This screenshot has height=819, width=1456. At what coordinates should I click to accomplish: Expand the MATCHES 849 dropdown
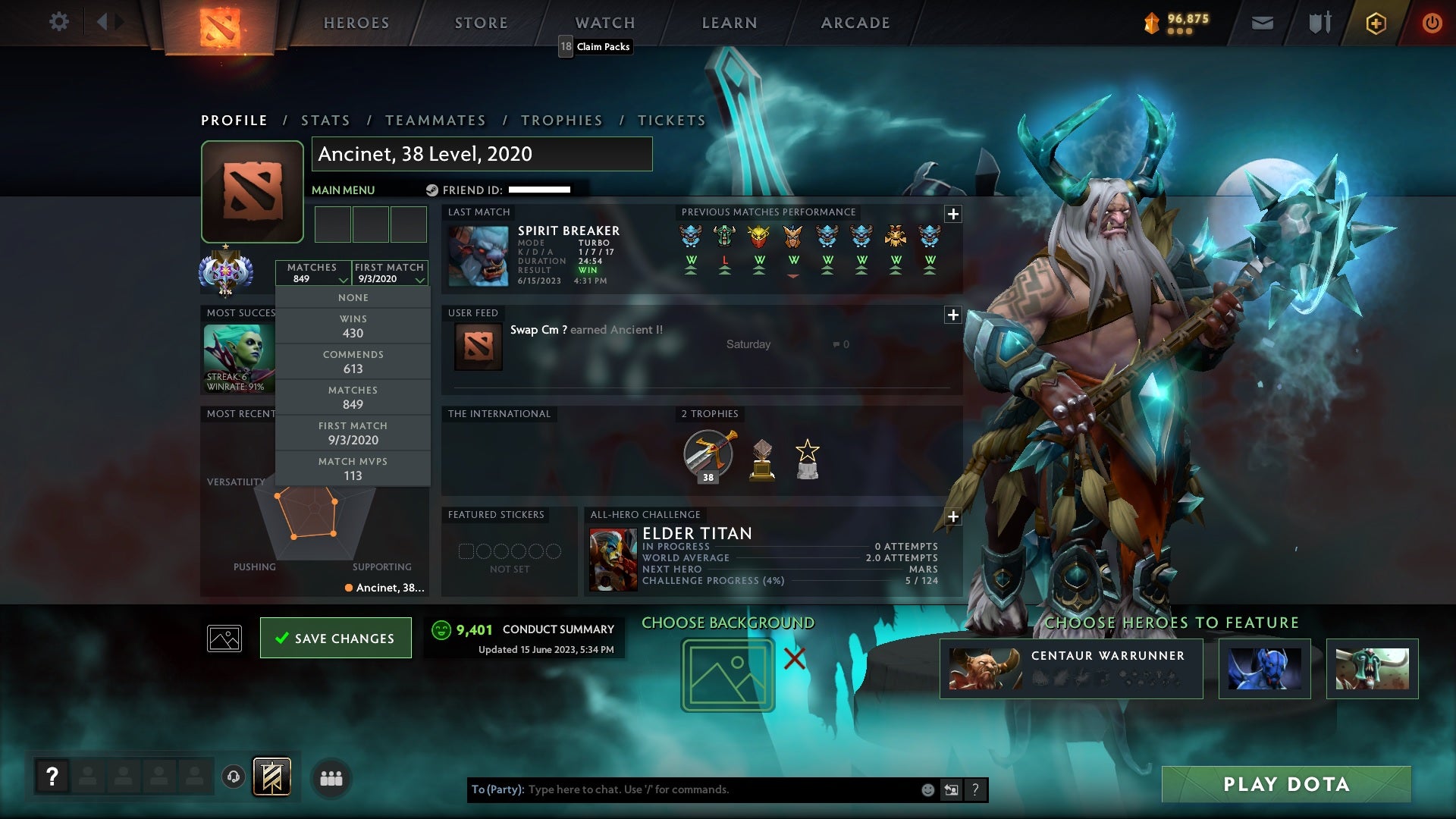(314, 273)
